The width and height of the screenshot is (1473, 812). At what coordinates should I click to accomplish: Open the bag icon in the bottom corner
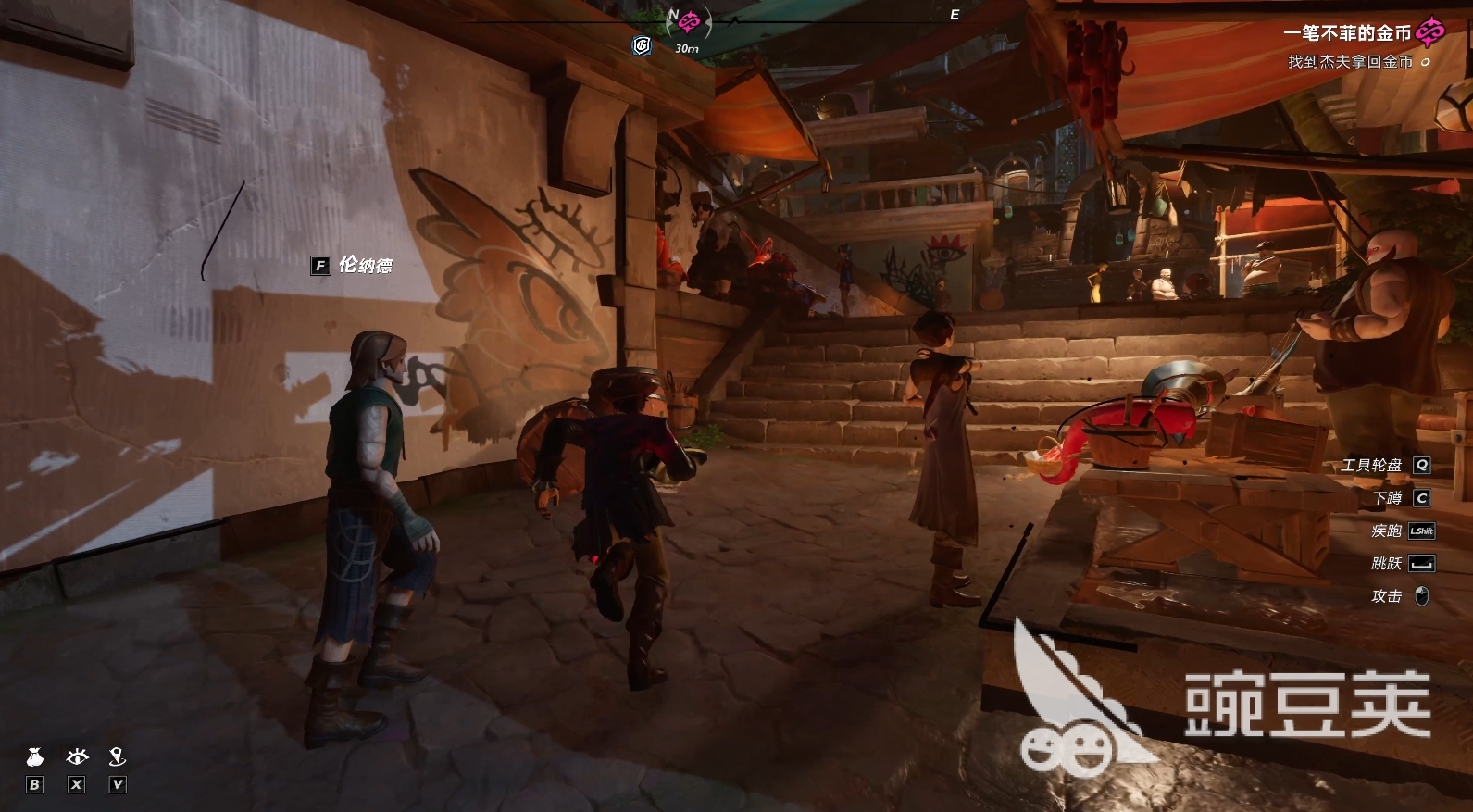pyautogui.click(x=34, y=757)
